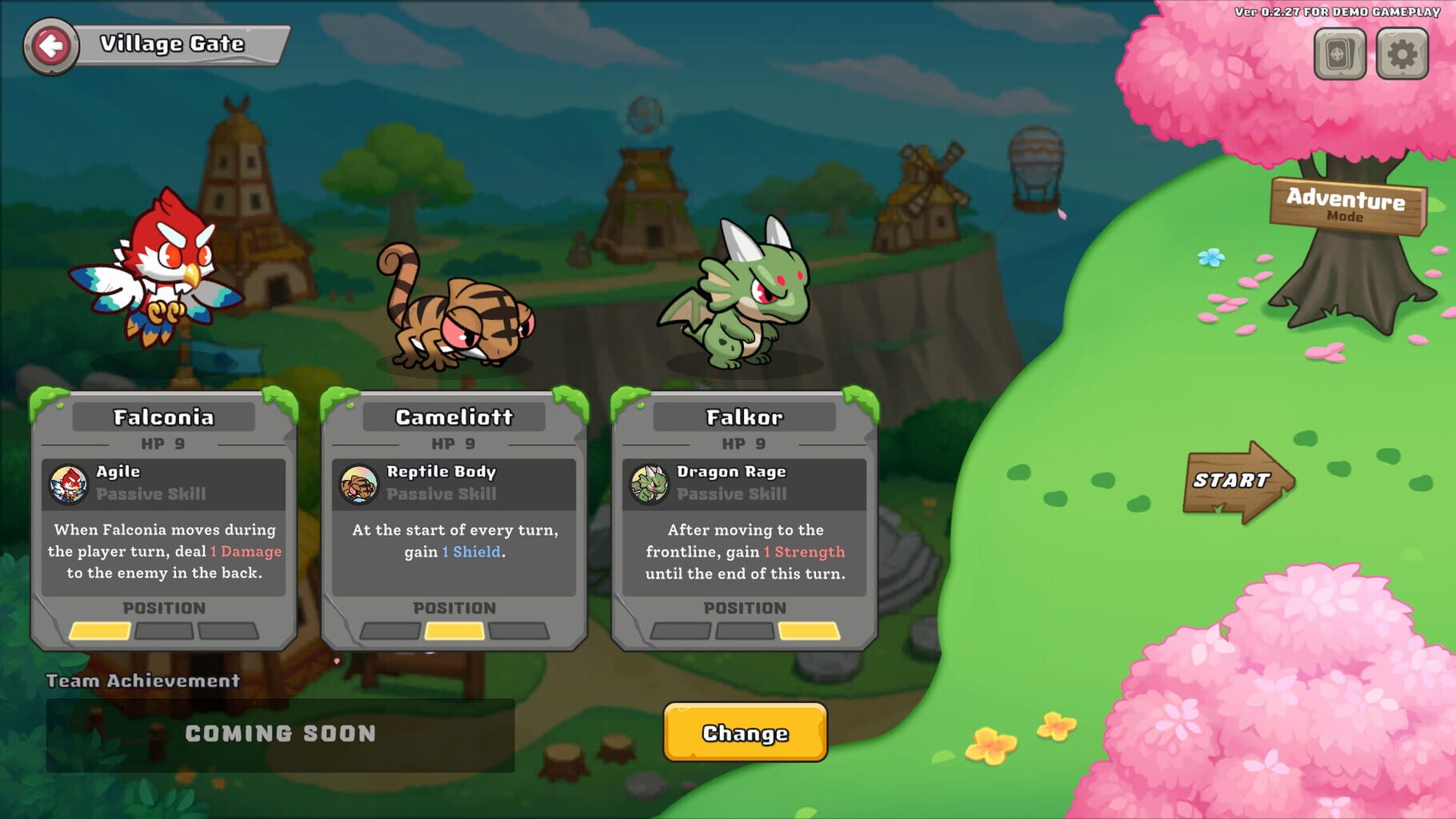Click Falconia's Agile passive skill icon
Viewport: 1456px width, 819px height.
70,483
